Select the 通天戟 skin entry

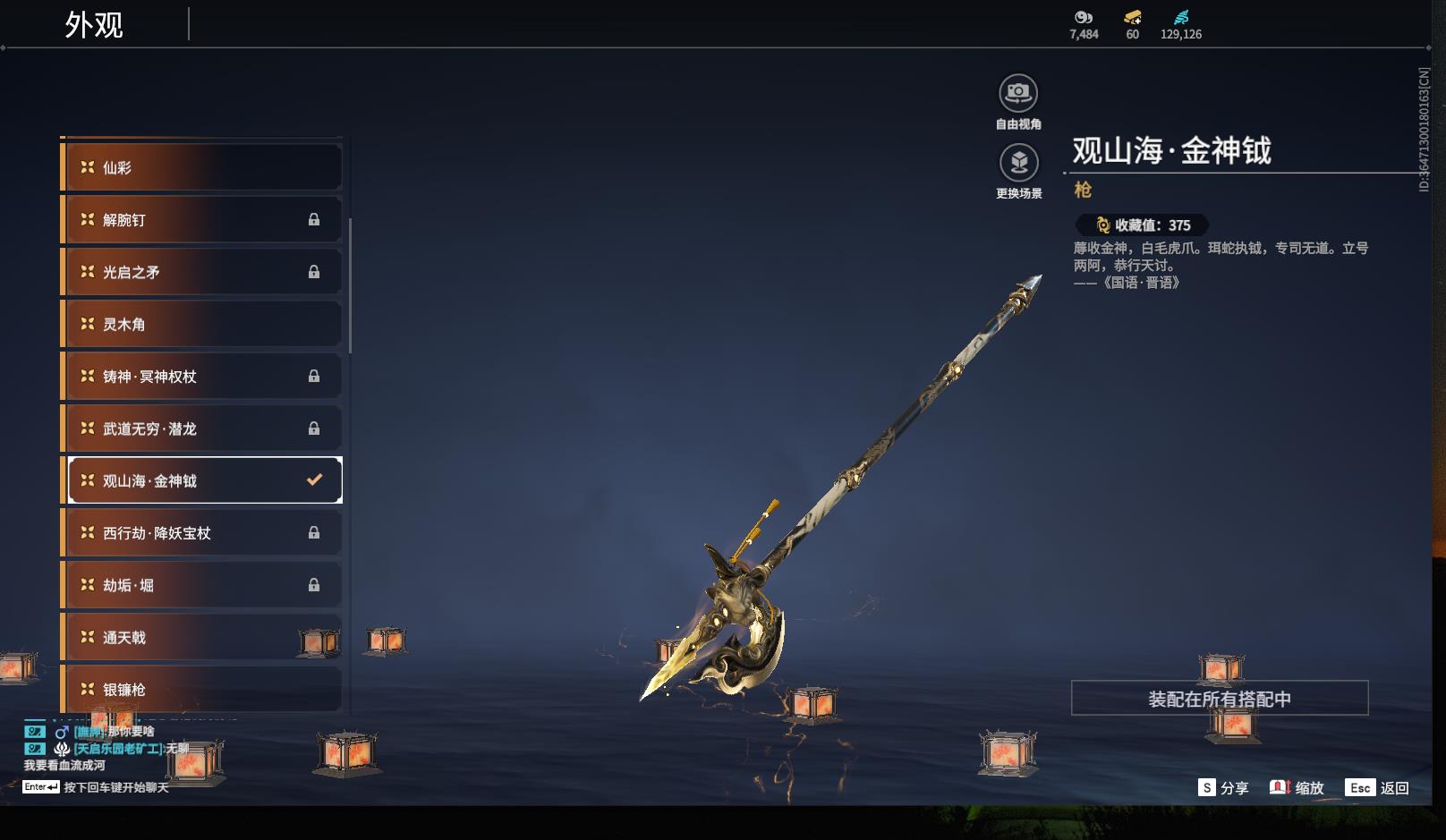[x=201, y=637]
